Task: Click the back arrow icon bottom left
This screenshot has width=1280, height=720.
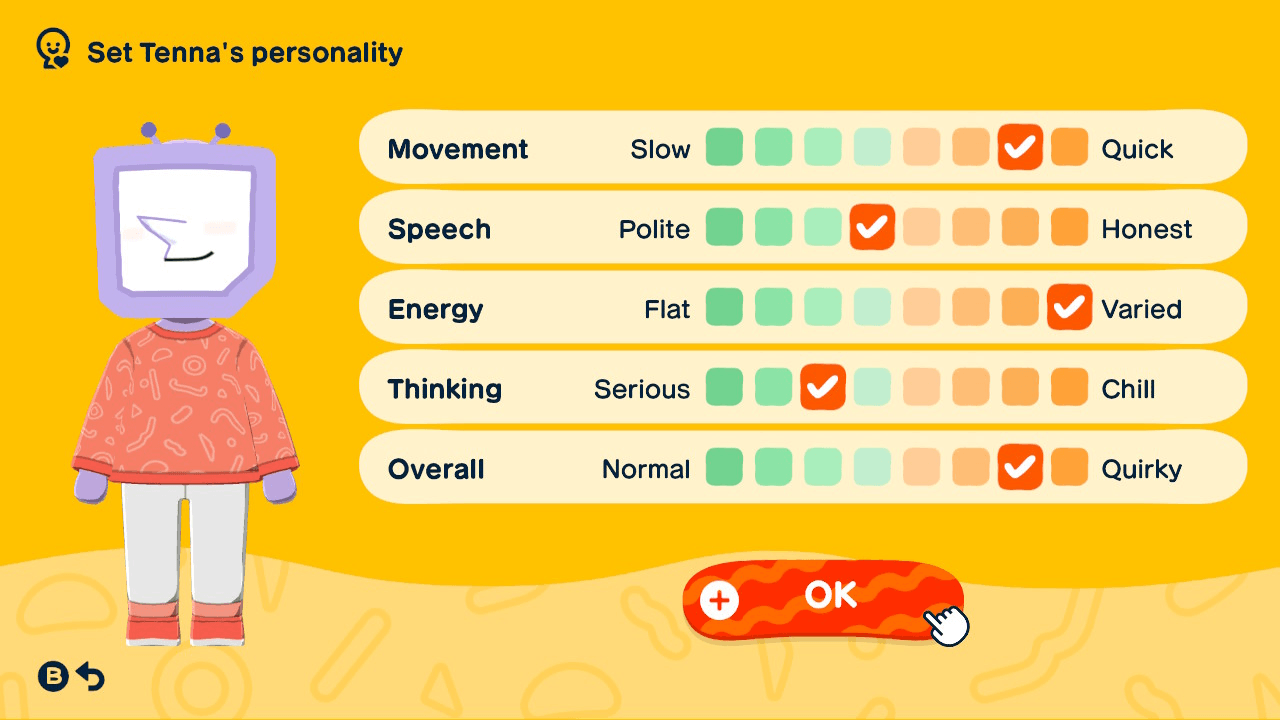Action: click(x=89, y=676)
